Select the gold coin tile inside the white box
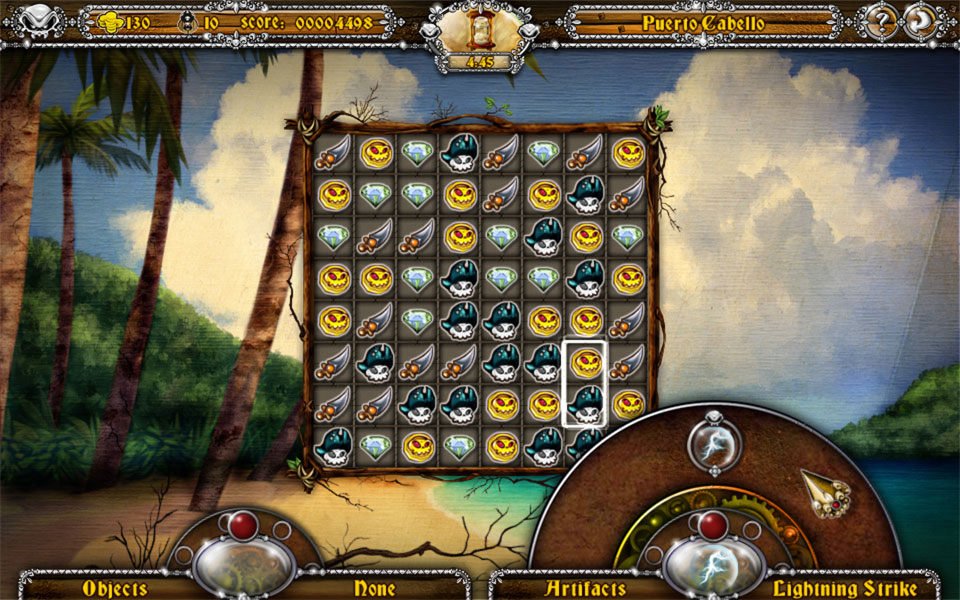Image resolution: width=960 pixels, height=600 pixels. [x=586, y=362]
